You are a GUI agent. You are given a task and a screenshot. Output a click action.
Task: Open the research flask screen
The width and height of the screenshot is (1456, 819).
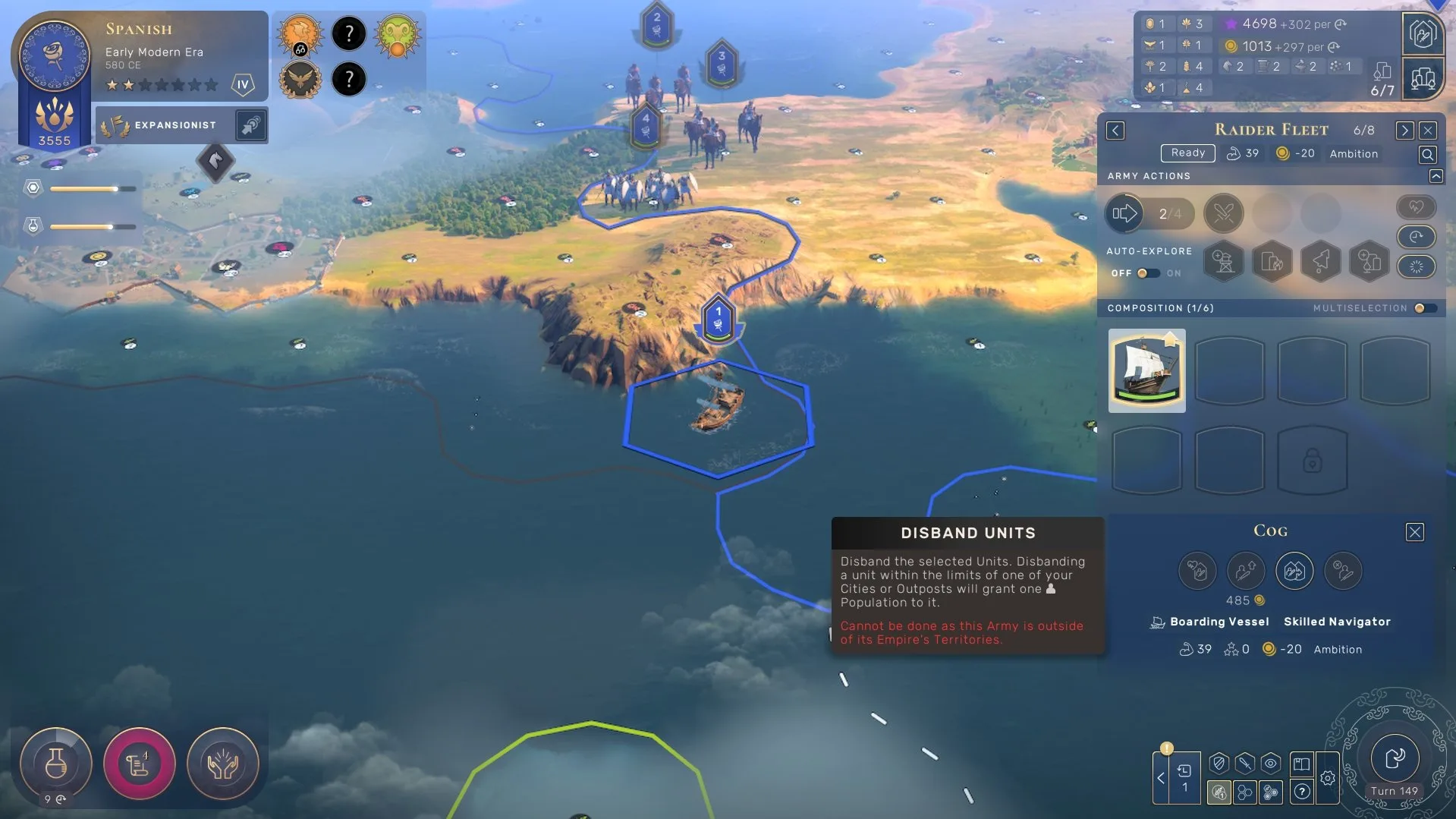[x=55, y=764]
